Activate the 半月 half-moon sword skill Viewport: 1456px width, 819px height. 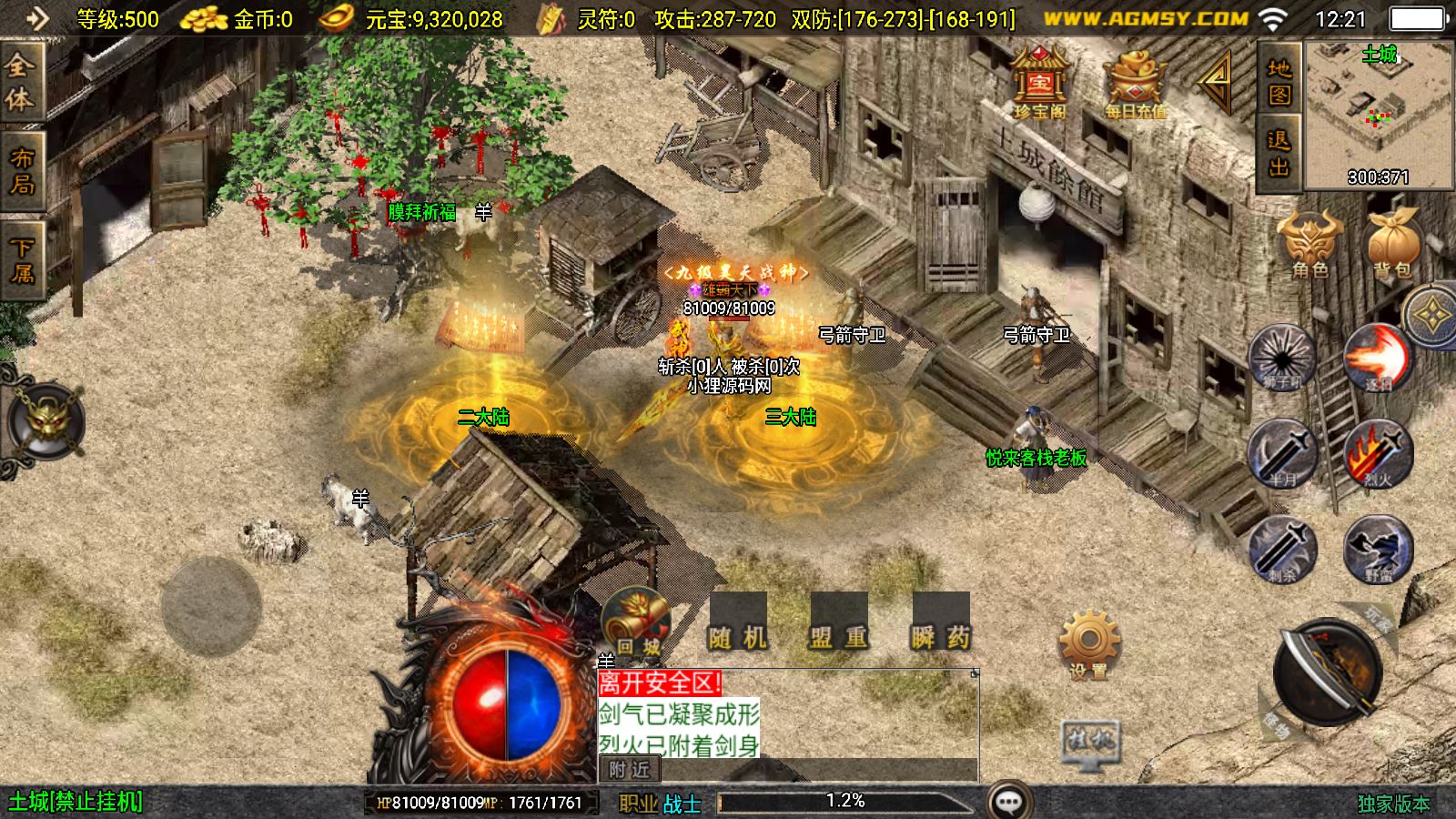point(1282,452)
